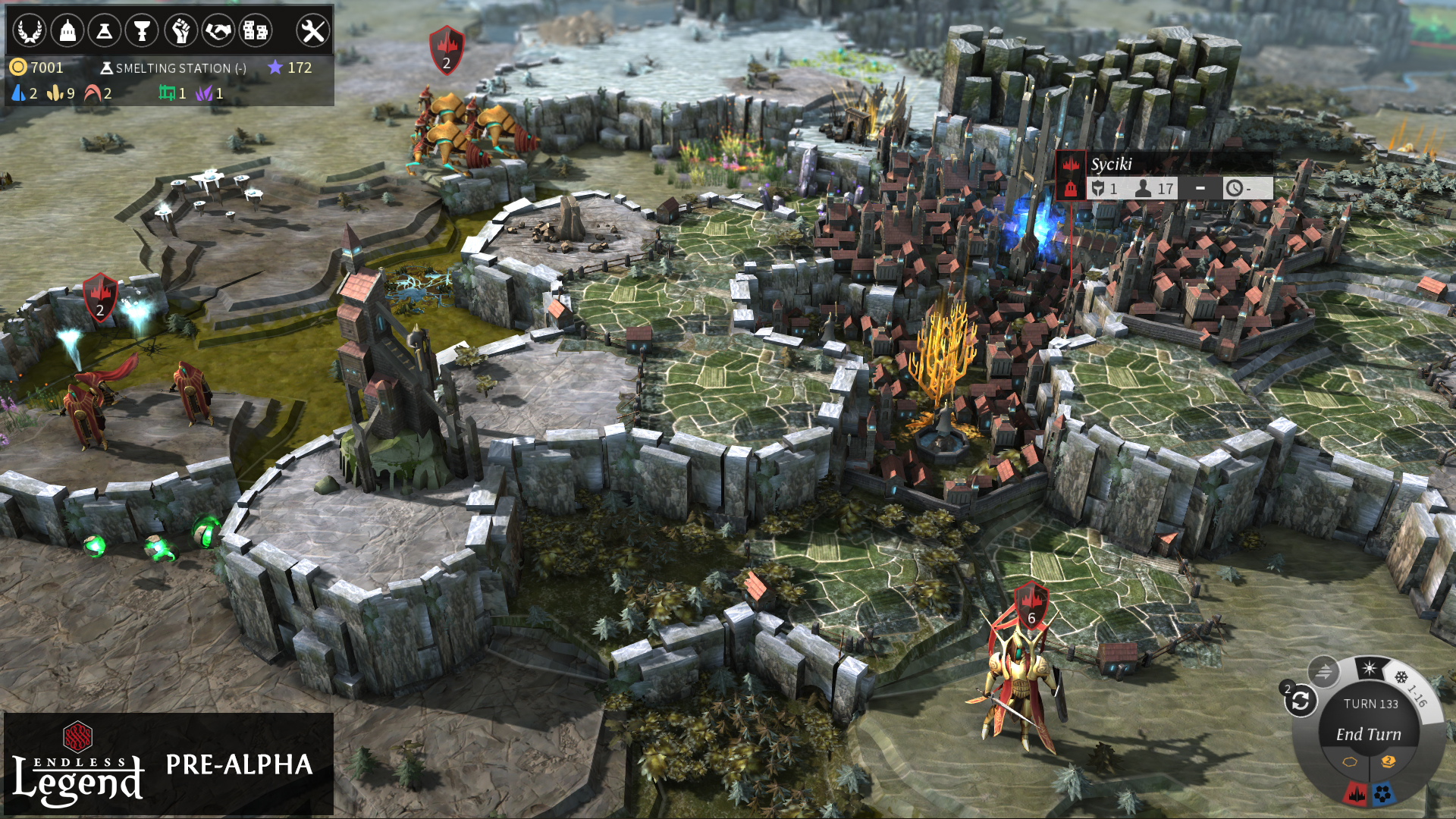
Task: Open the military screen using the fist icon
Action: coord(181,30)
